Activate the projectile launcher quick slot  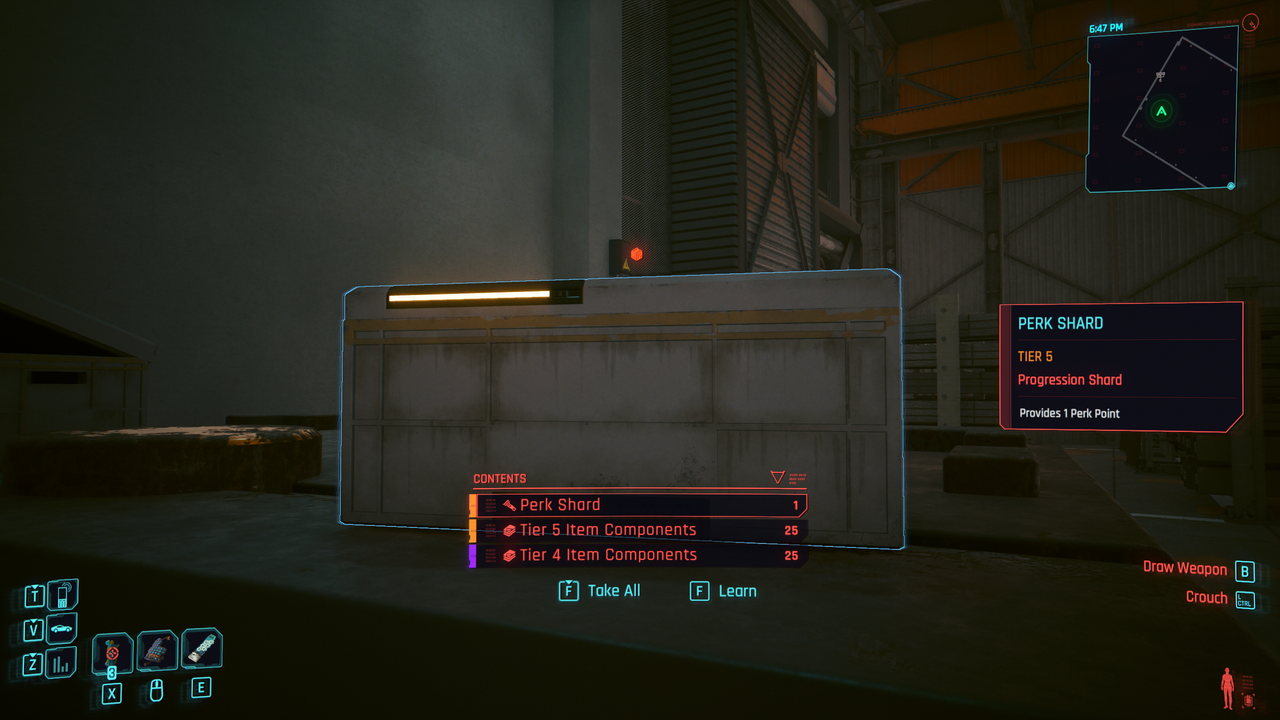coord(157,651)
